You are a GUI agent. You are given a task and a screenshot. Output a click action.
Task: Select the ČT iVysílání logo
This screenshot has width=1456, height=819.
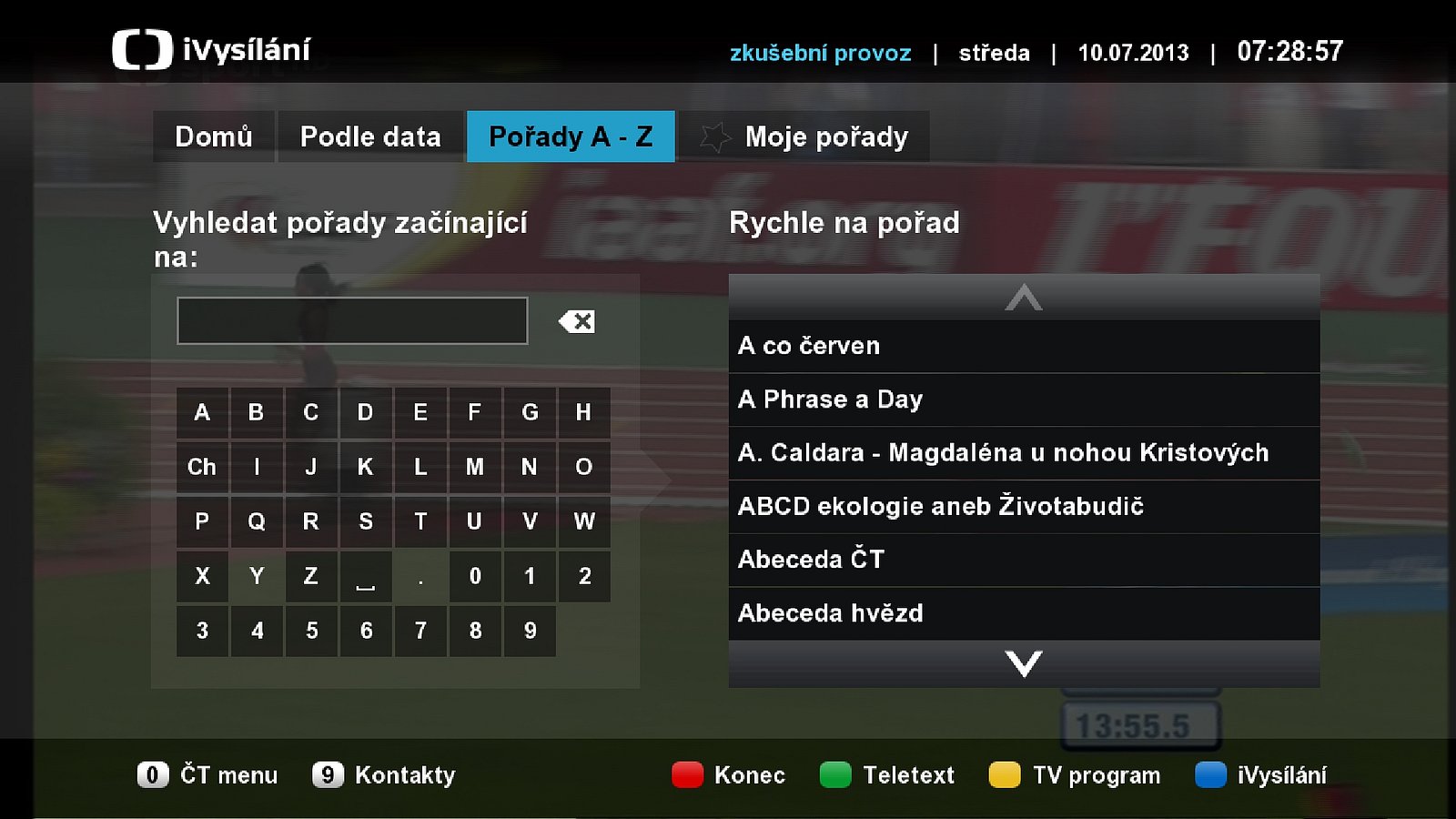click(143, 50)
